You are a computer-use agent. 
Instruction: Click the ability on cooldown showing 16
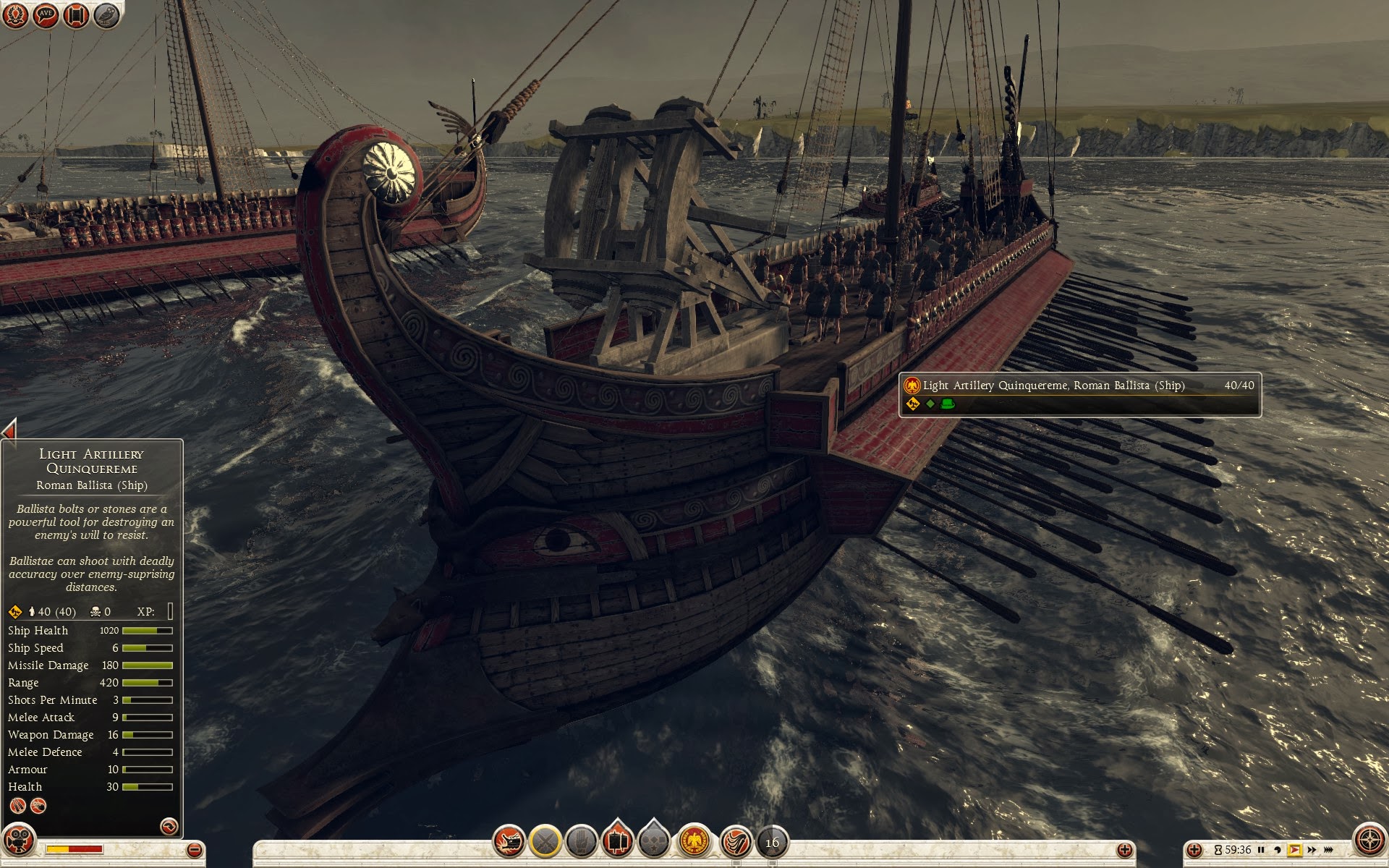coord(773,842)
